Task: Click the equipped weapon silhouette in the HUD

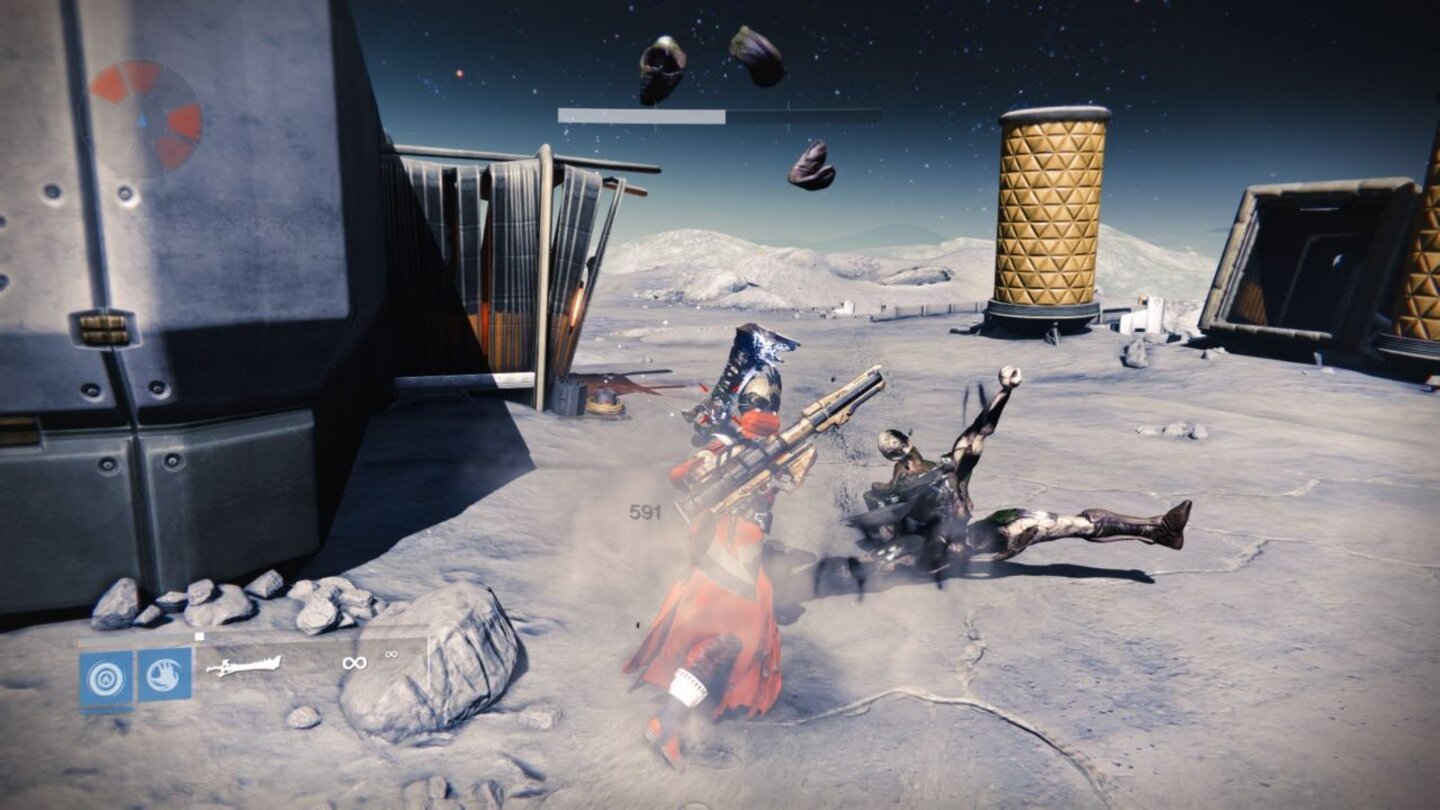Action: [245, 667]
